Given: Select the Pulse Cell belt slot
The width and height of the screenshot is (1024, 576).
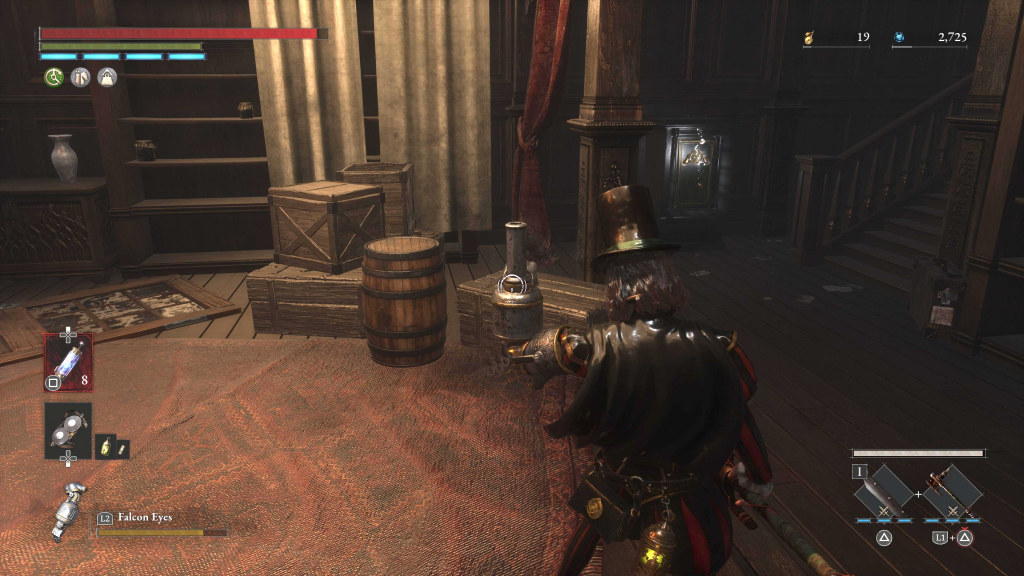Looking at the screenshot, I should pos(68,361).
